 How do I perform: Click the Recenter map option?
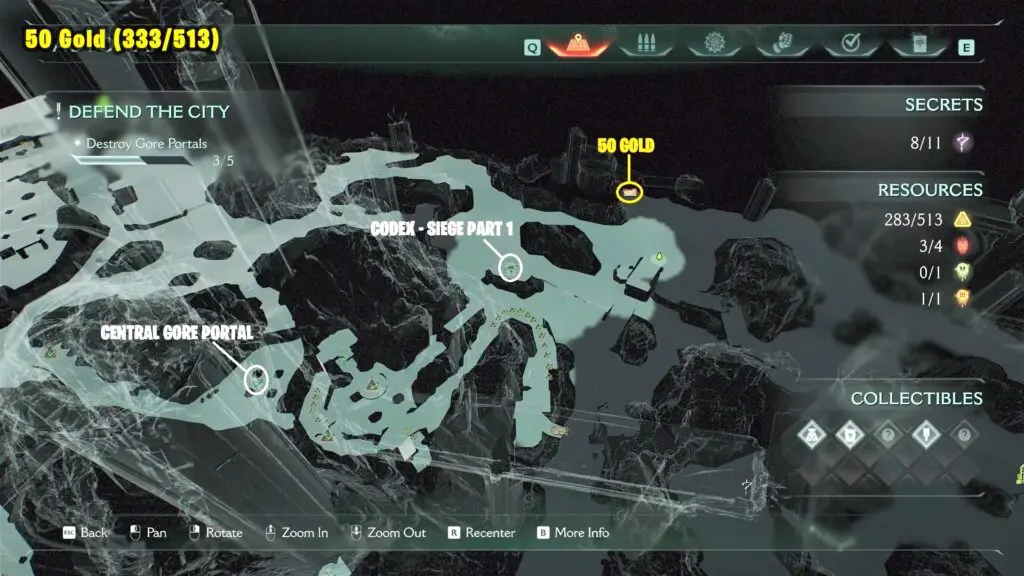(481, 533)
